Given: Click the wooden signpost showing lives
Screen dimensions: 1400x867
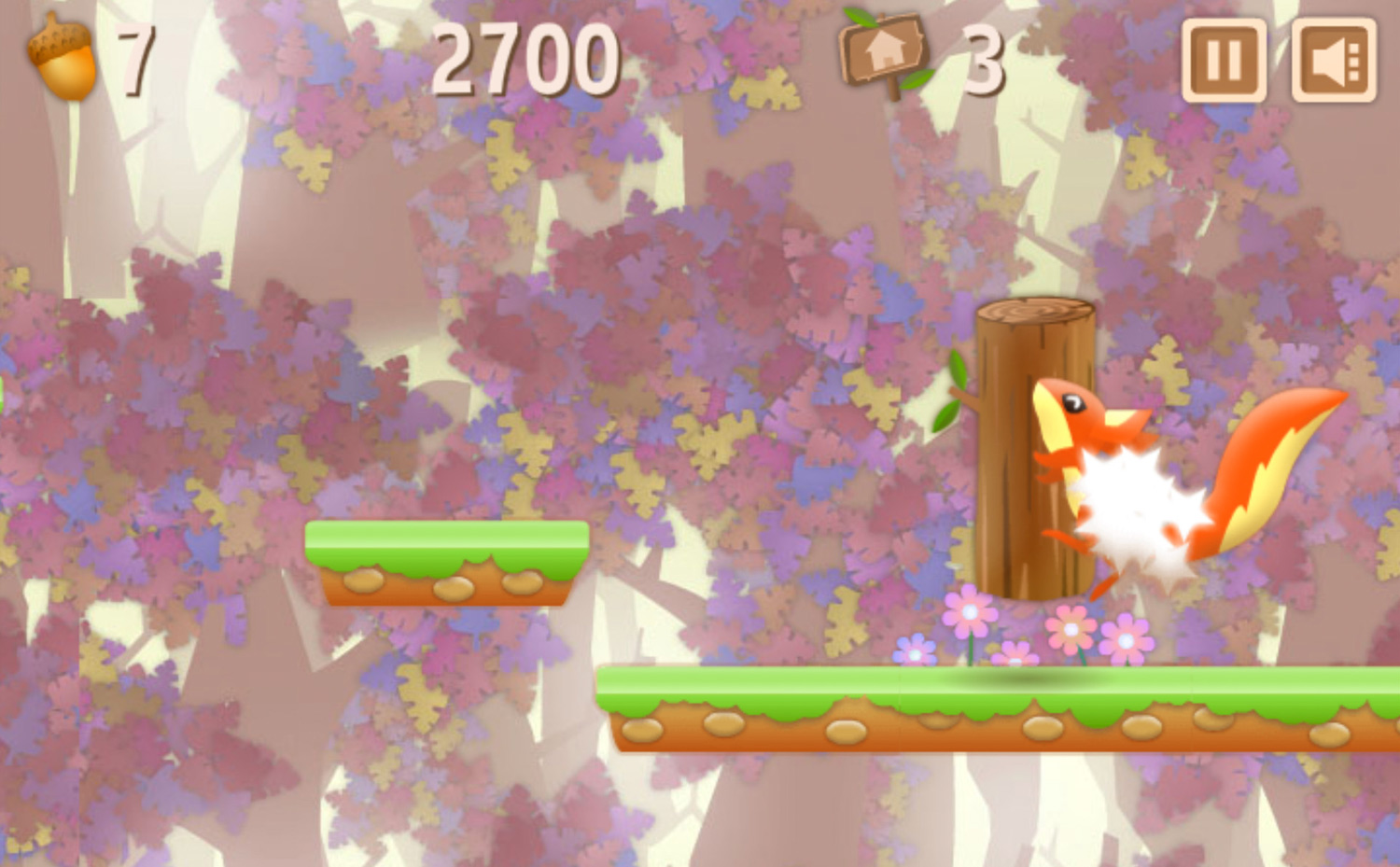Looking at the screenshot, I should pyautogui.click(x=884, y=56).
